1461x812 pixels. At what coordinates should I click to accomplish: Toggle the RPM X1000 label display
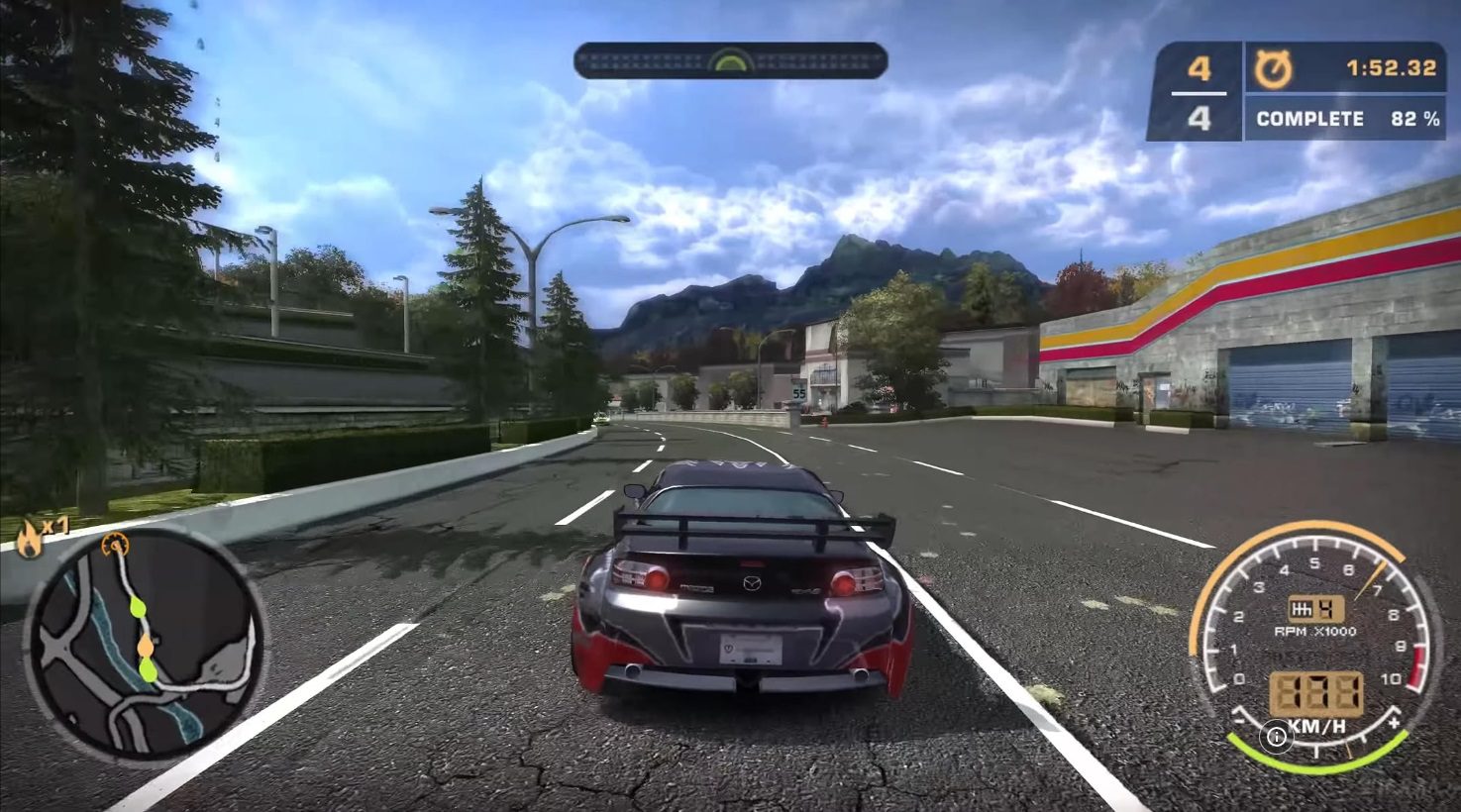[x=1315, y=631]
